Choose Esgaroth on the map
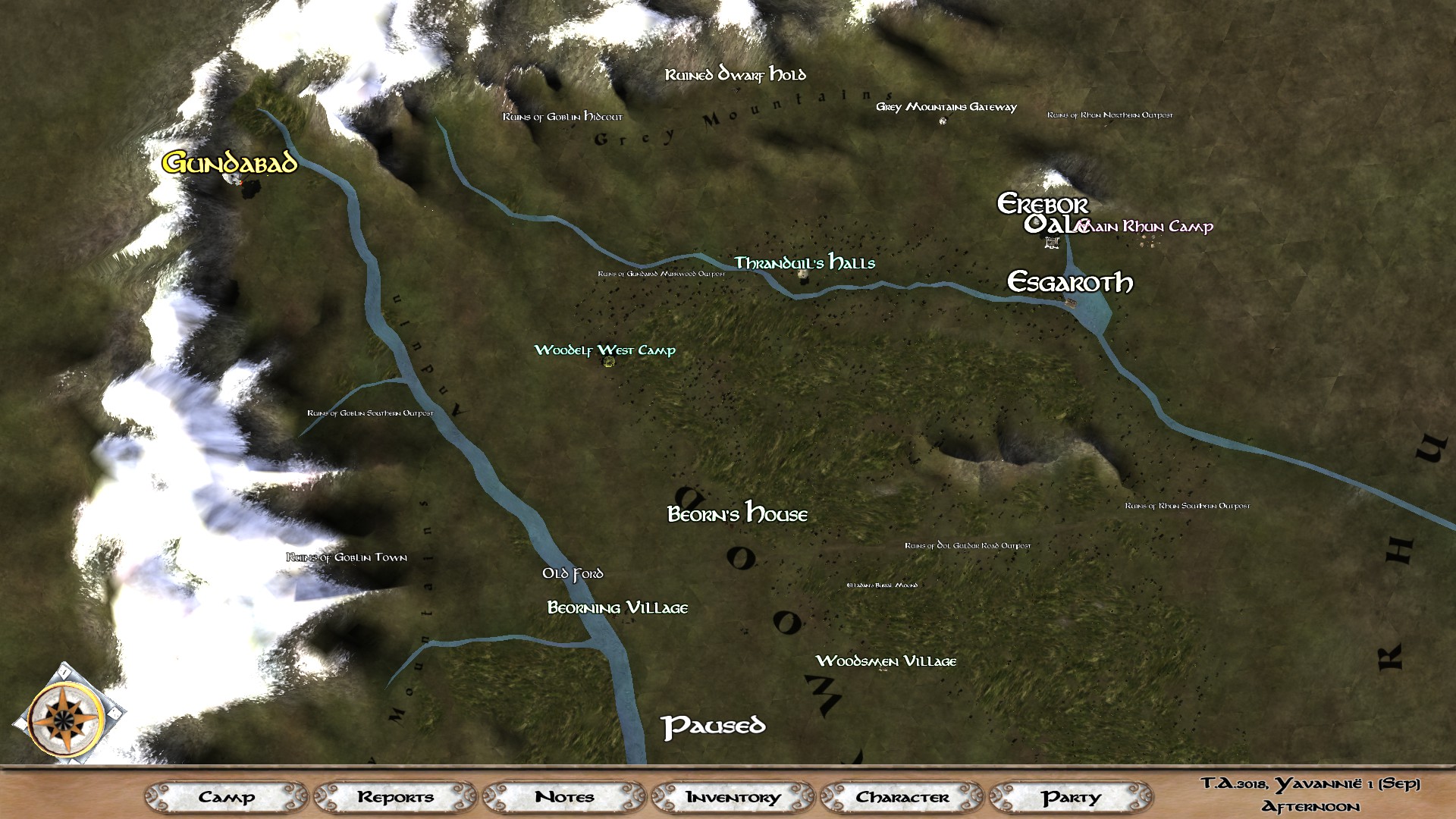 1069,283
